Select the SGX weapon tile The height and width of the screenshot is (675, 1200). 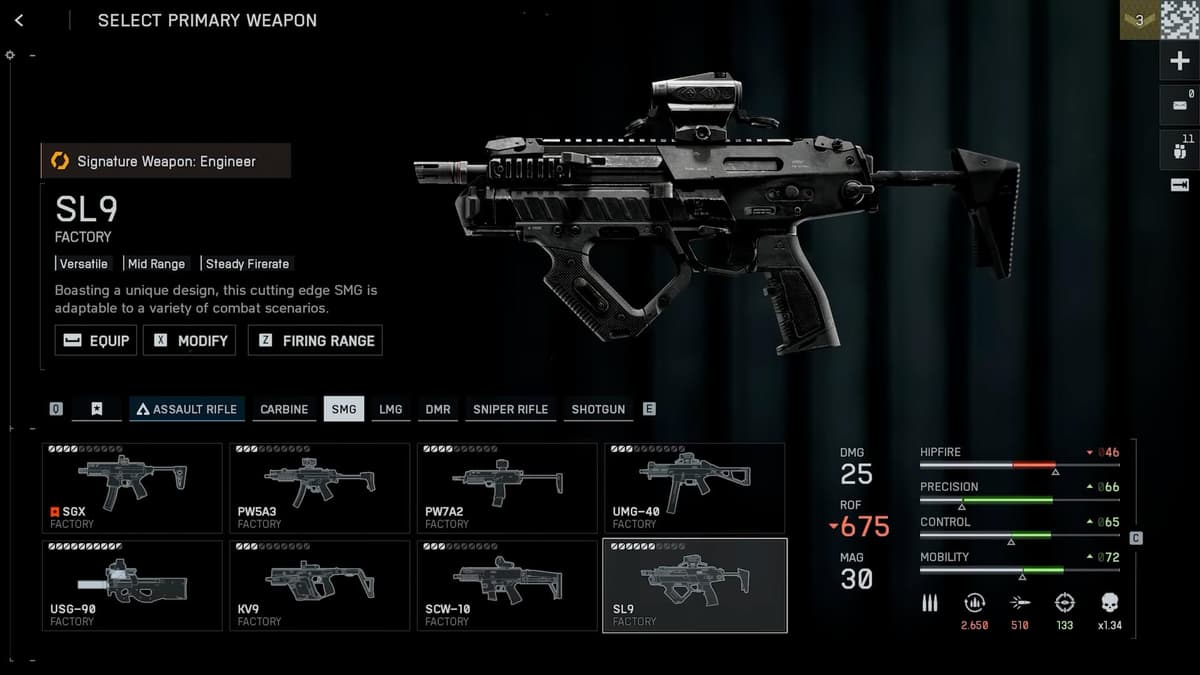click(x=132, y=488)
